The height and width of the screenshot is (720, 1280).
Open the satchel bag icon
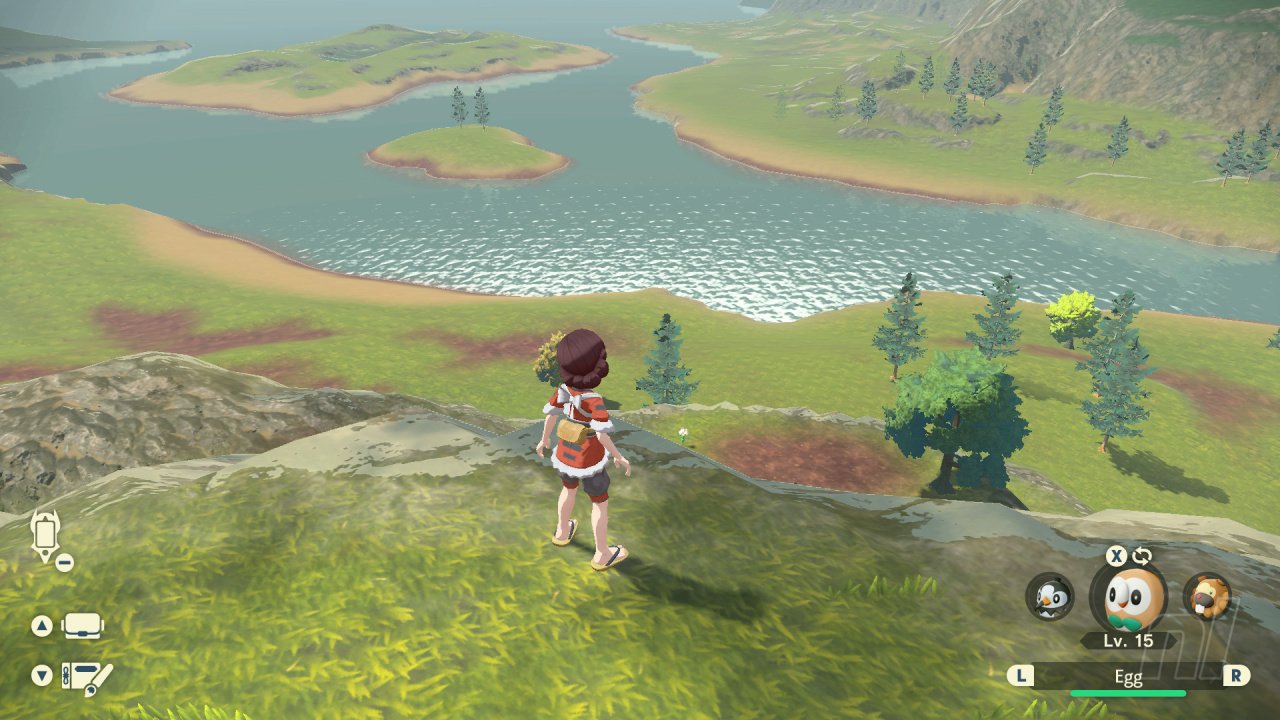[83, 626]
